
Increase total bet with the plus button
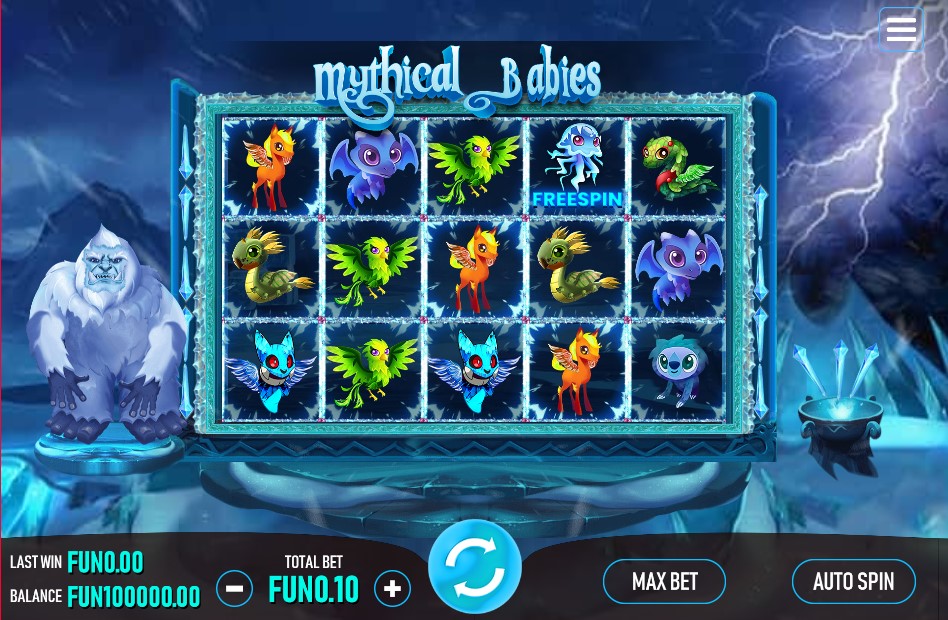pos(392,589)
